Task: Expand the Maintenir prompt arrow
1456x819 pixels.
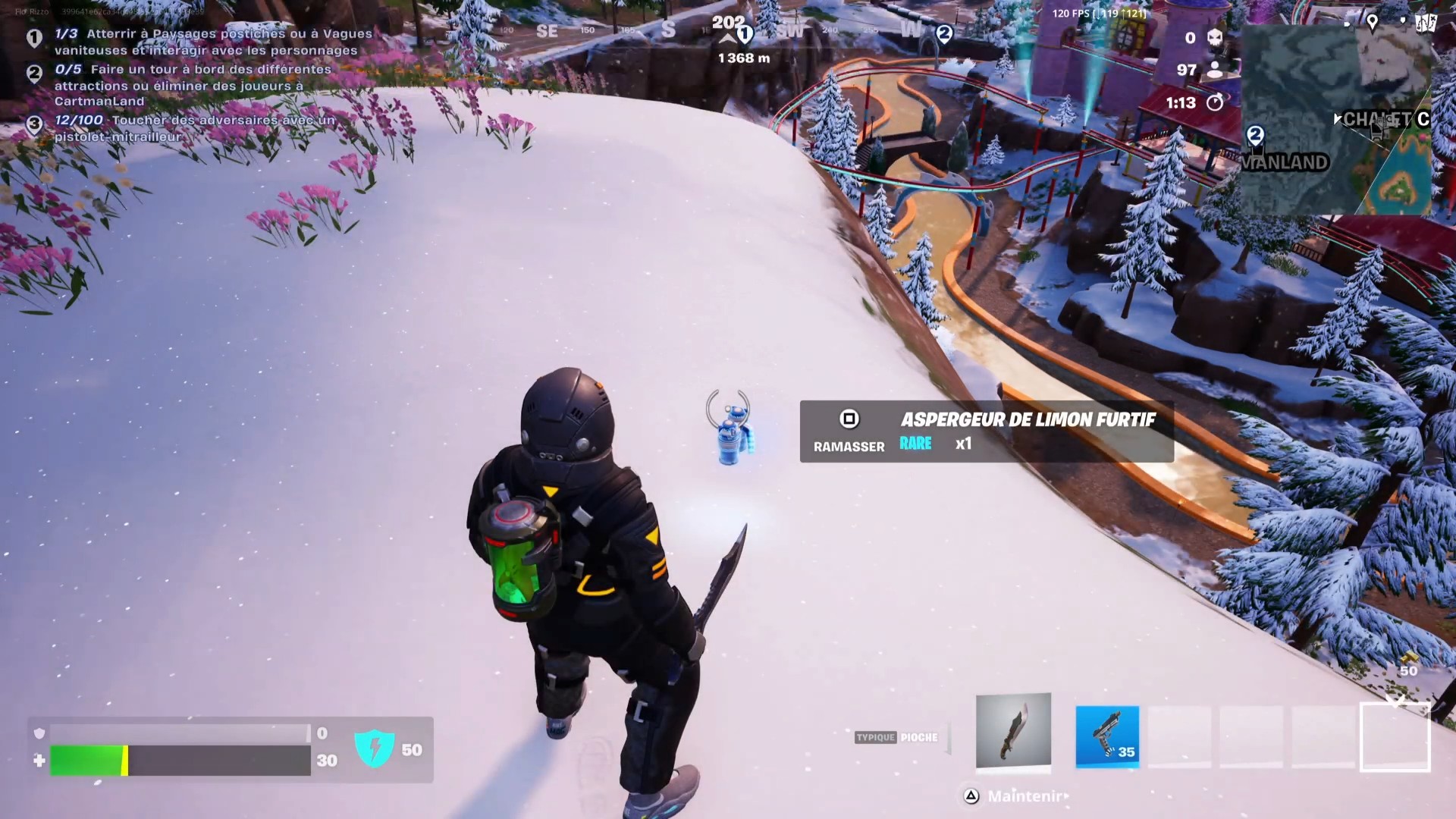Action: (1065, 797)
